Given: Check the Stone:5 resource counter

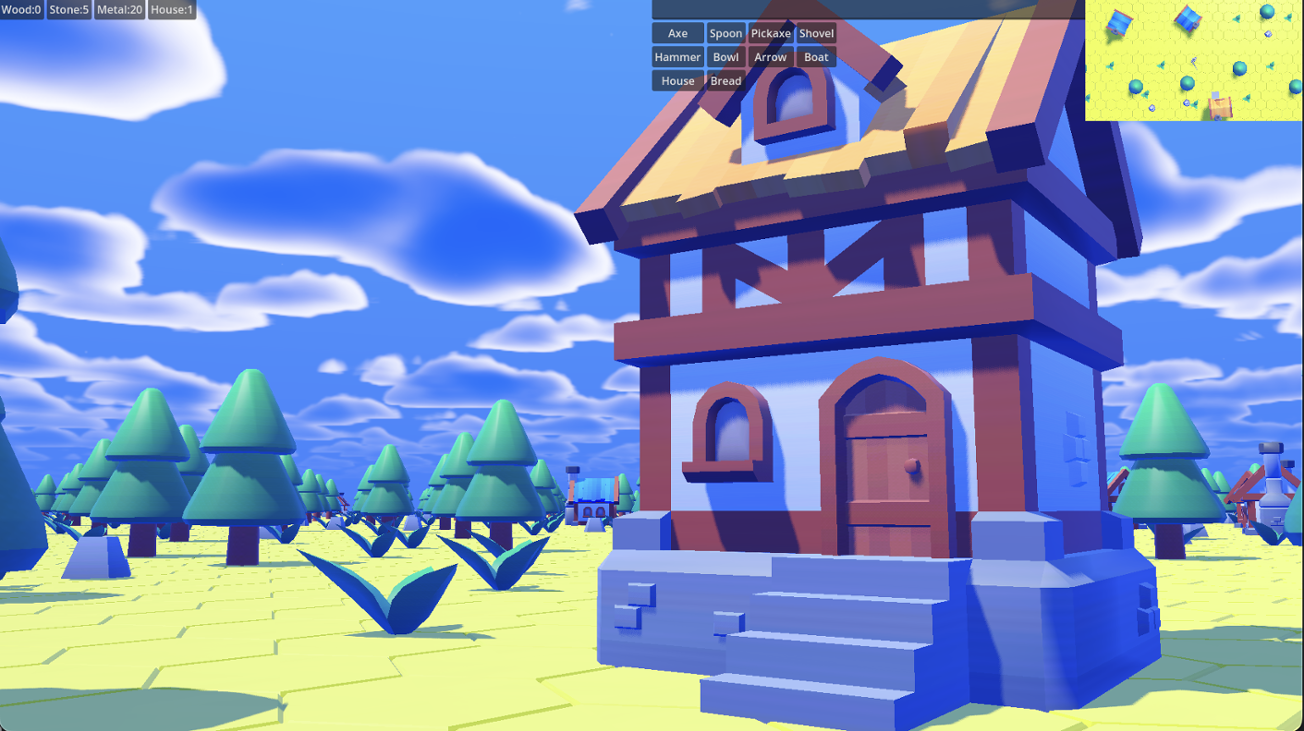Looking at the screenshot, I should (x=69, y=9).
